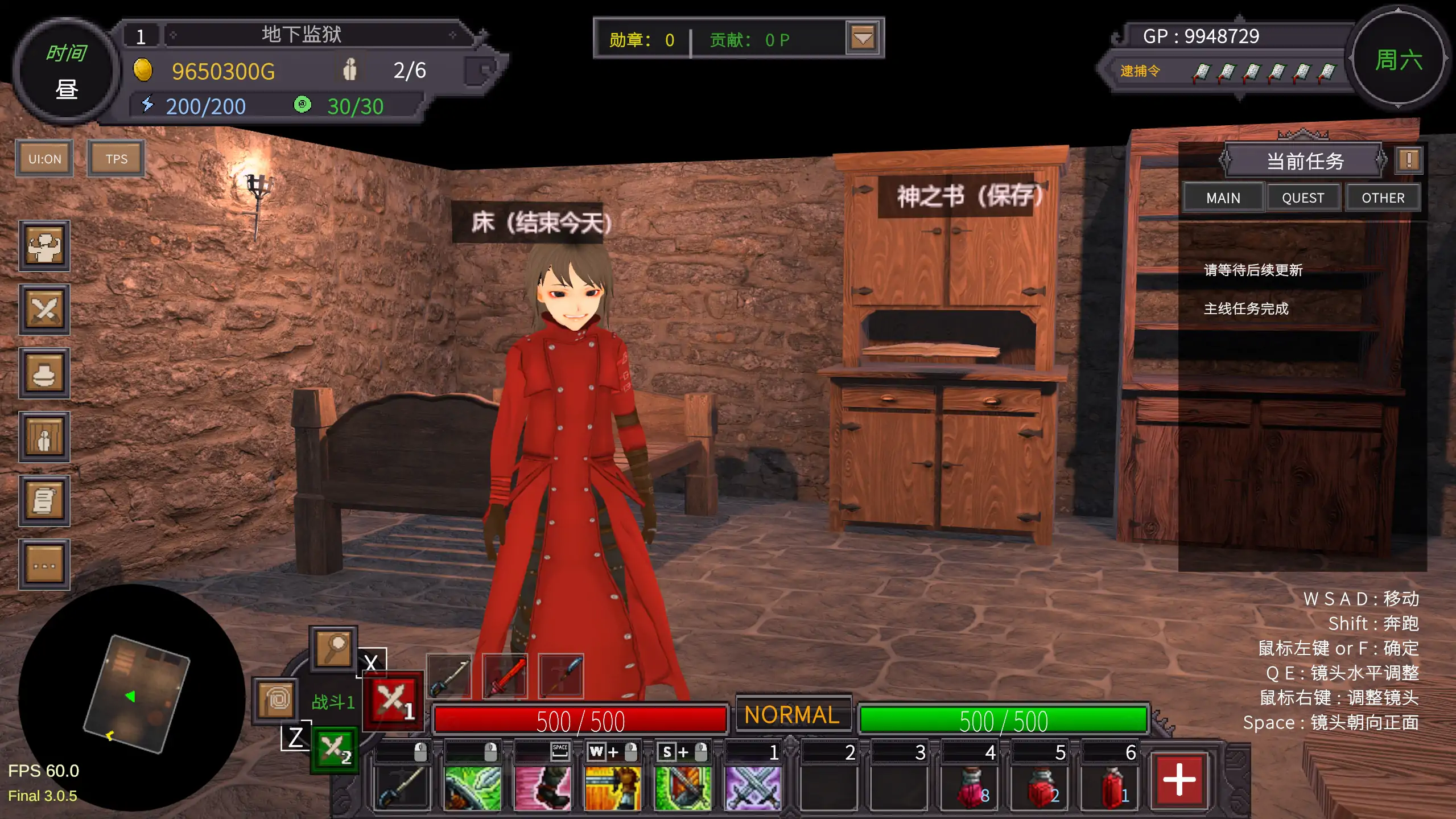Click the green 500/500 stamina bar

click(1004, 719)
